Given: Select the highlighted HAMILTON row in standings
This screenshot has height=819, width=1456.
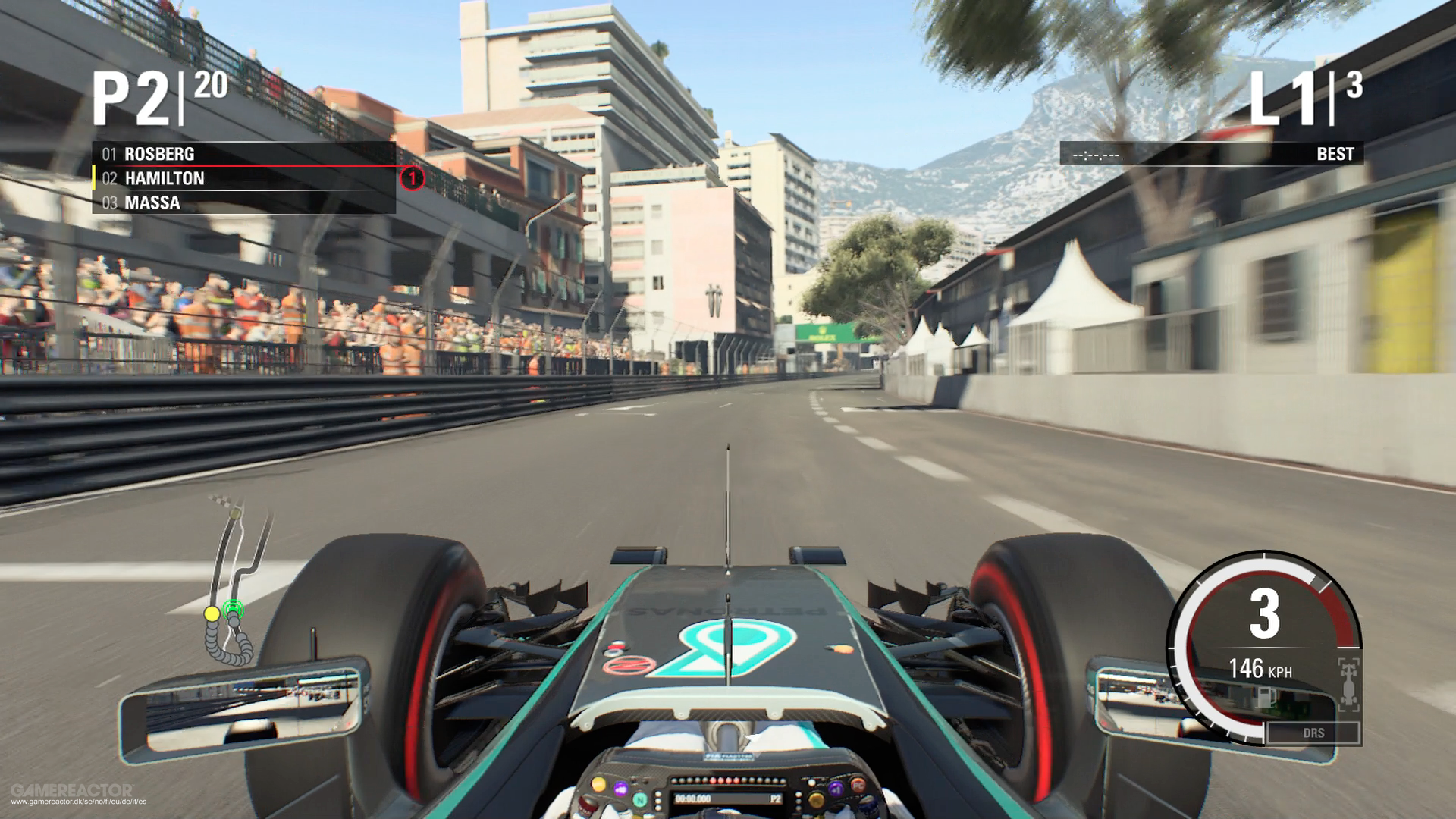Looking at the screenshot, I should (167, 178).
